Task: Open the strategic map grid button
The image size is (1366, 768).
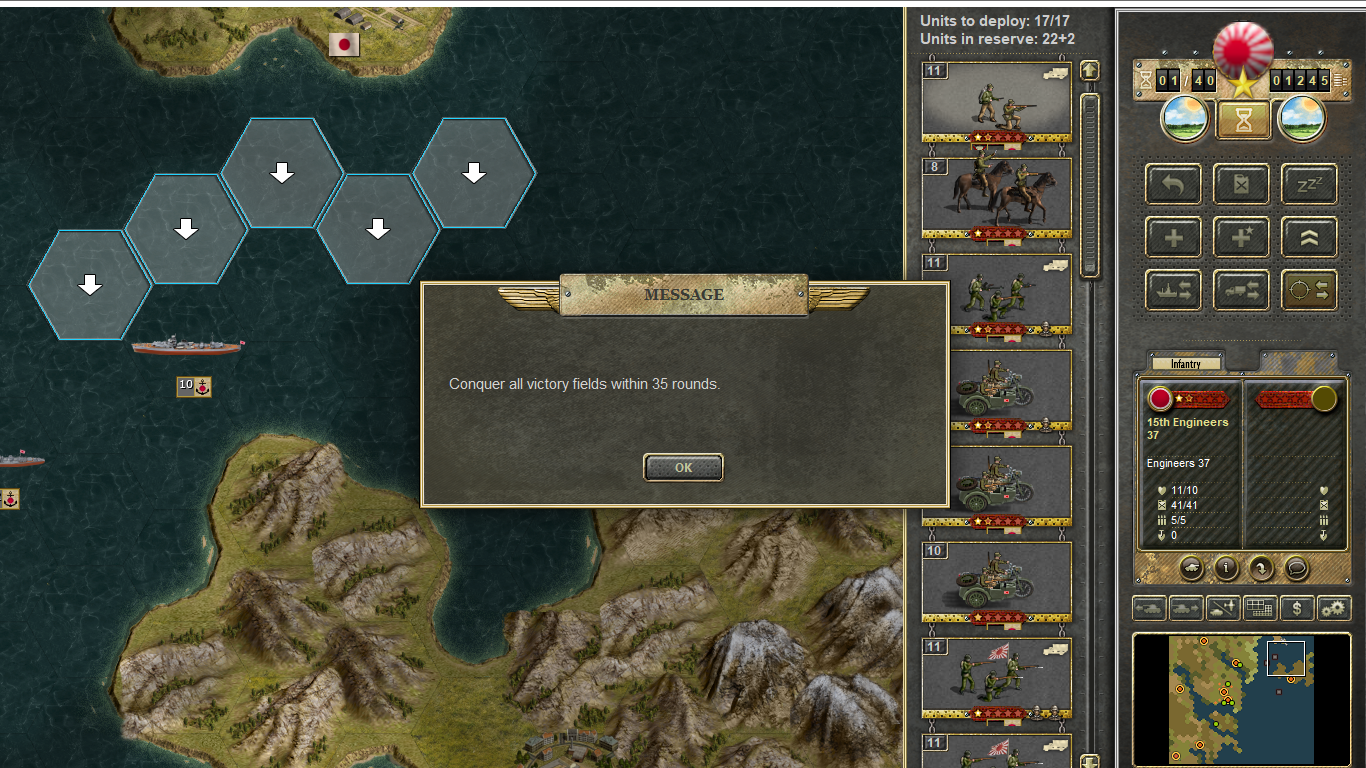Action: pyautogui.click(x=1260, y=607)
